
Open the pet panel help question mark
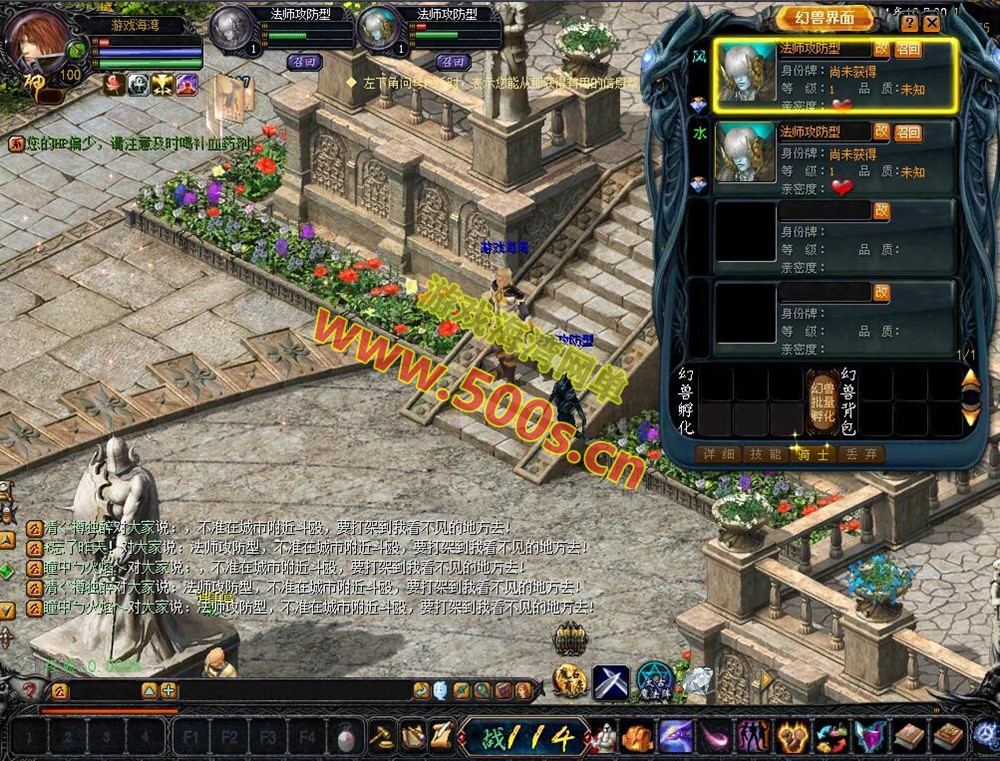909,22
